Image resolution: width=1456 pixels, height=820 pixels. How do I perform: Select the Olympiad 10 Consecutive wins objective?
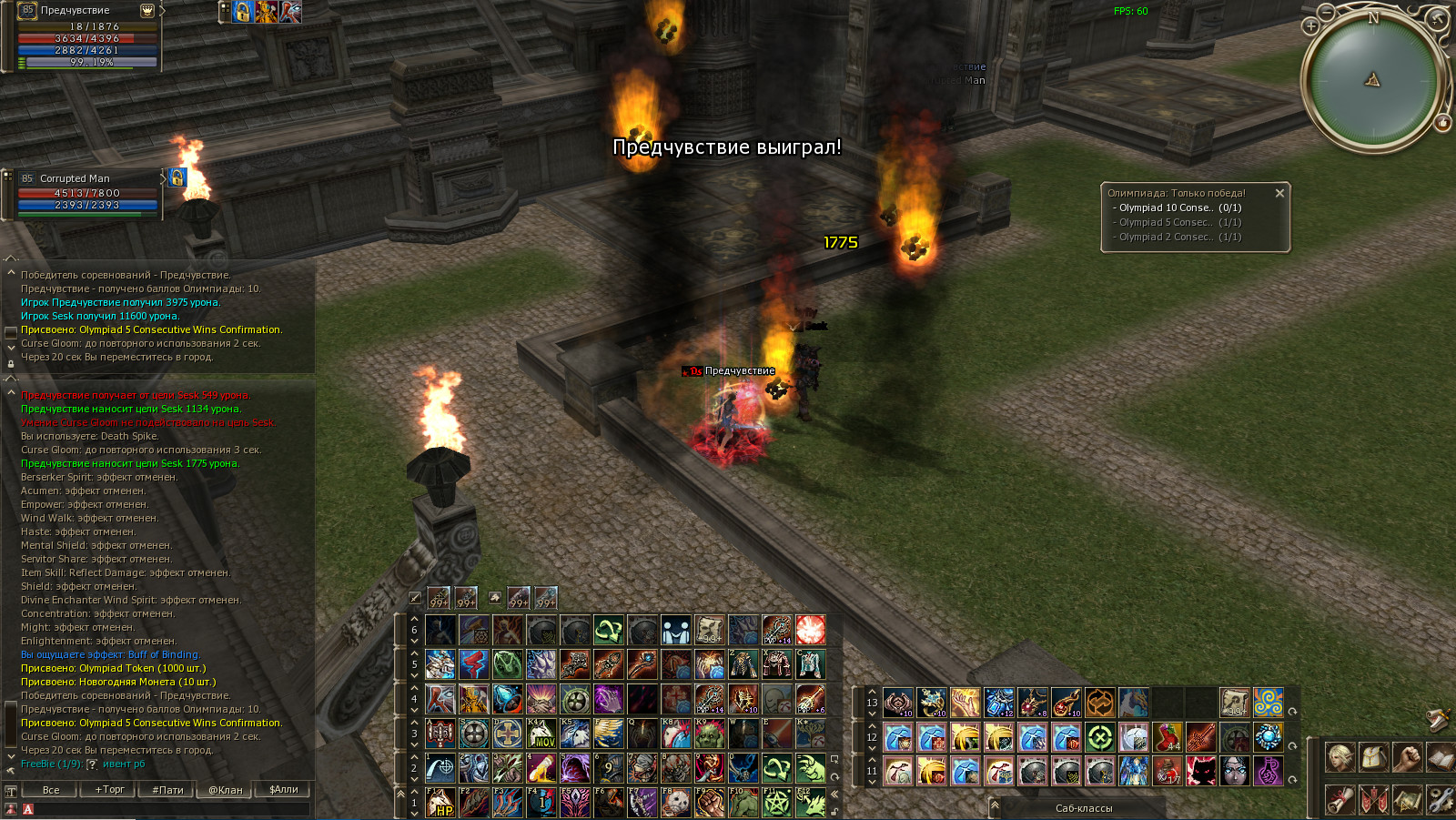(x=1180, y=208)
